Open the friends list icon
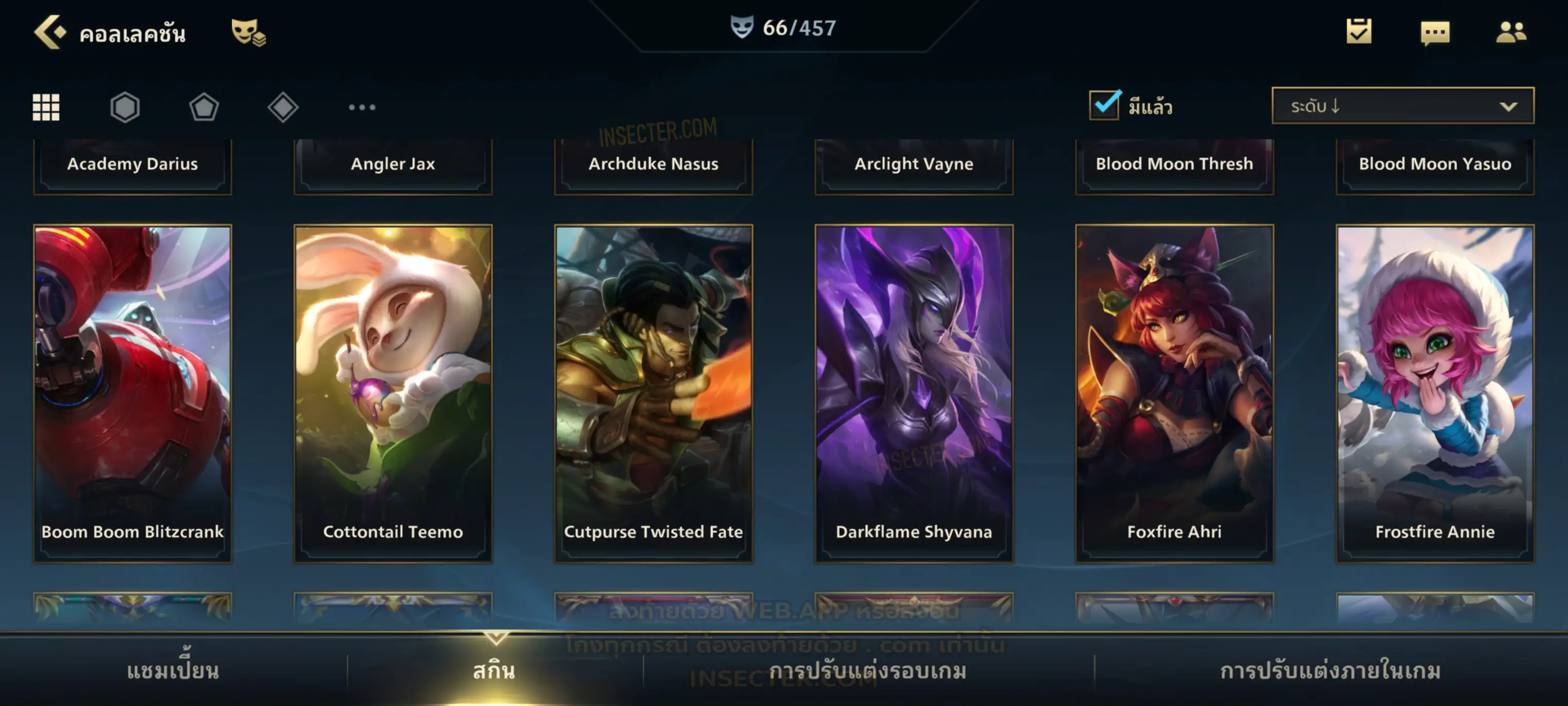 coord(1511,32)
